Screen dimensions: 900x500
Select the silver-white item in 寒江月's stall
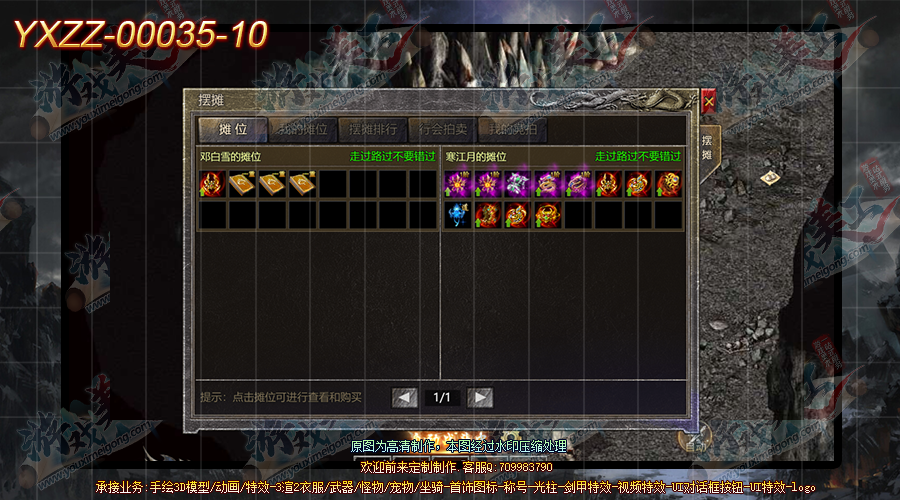(518, 184)
